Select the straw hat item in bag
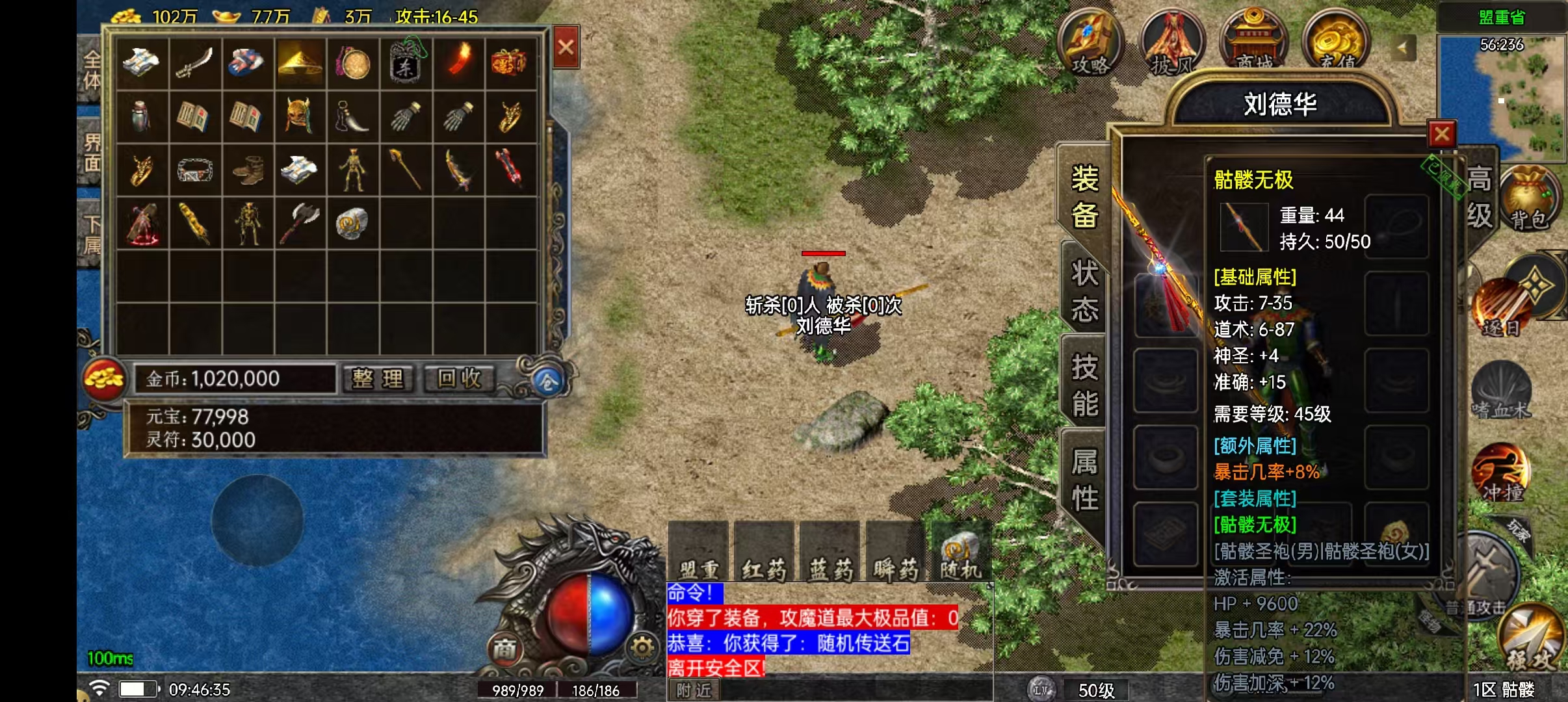This screenshot has height=702, width=1568. click(300, 63)
